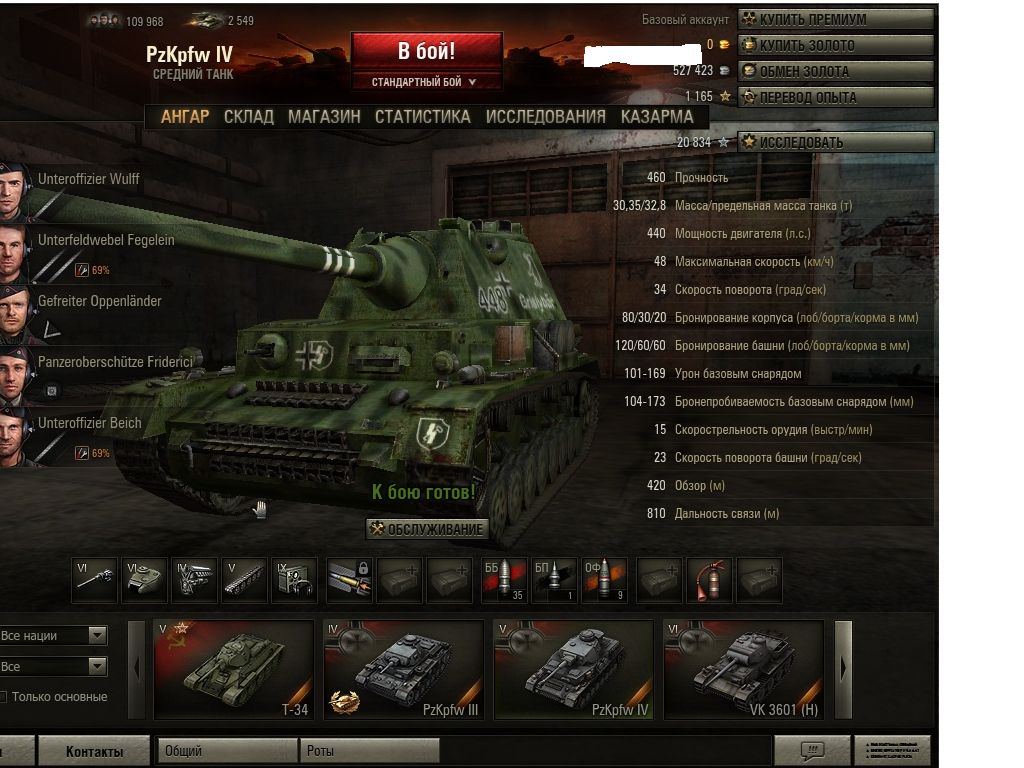Open the Все нации nation filter dropdown
The image size is (1024, 768).
pos(53,636)
